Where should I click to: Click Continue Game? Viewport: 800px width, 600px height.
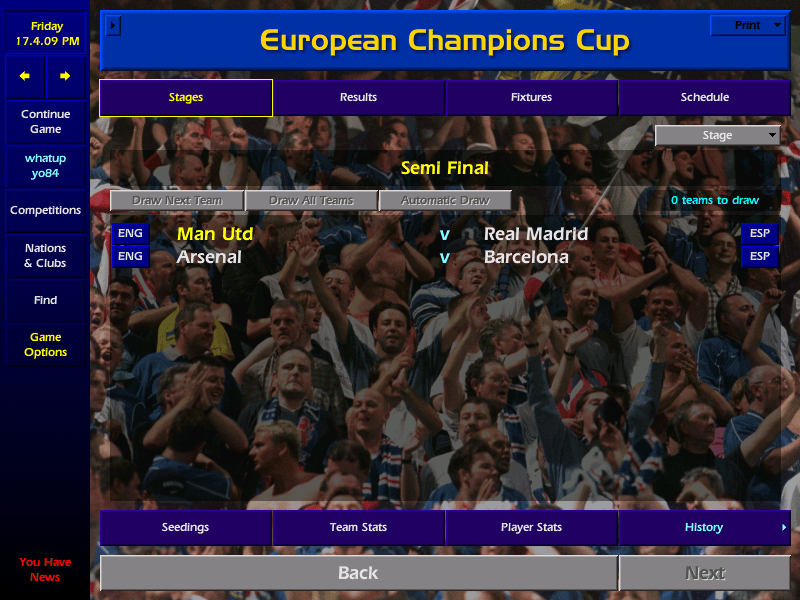[45, 121]
